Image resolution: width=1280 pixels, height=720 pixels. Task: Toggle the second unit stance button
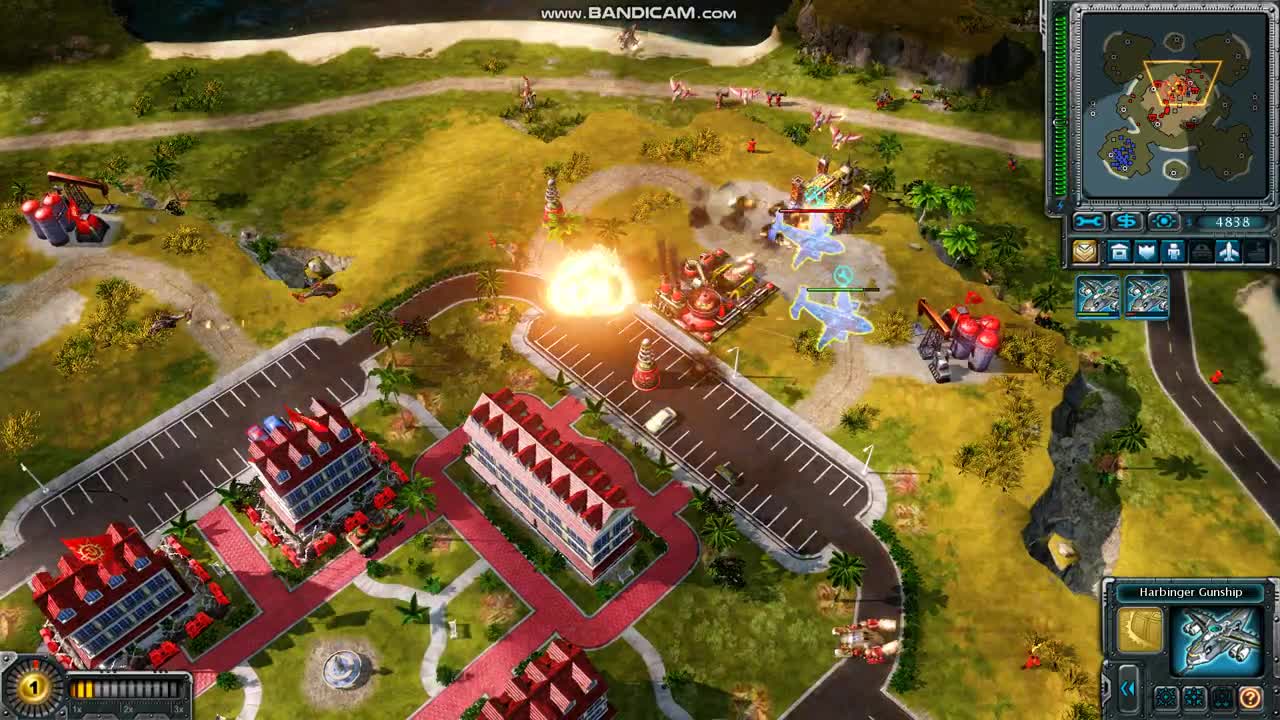pos(1193,697)
